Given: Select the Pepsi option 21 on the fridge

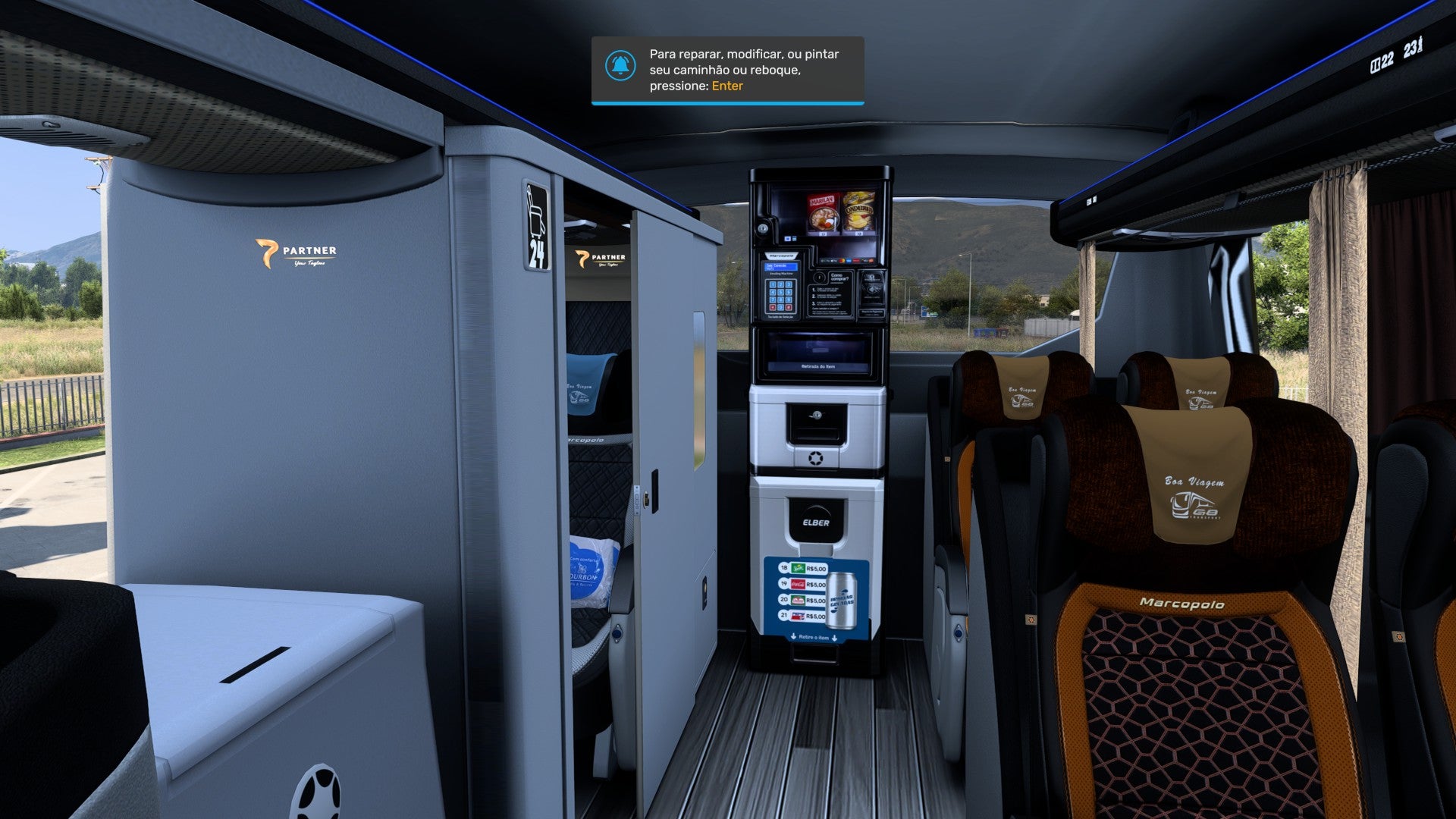Looking at the screenshot, I should point(797,616).
